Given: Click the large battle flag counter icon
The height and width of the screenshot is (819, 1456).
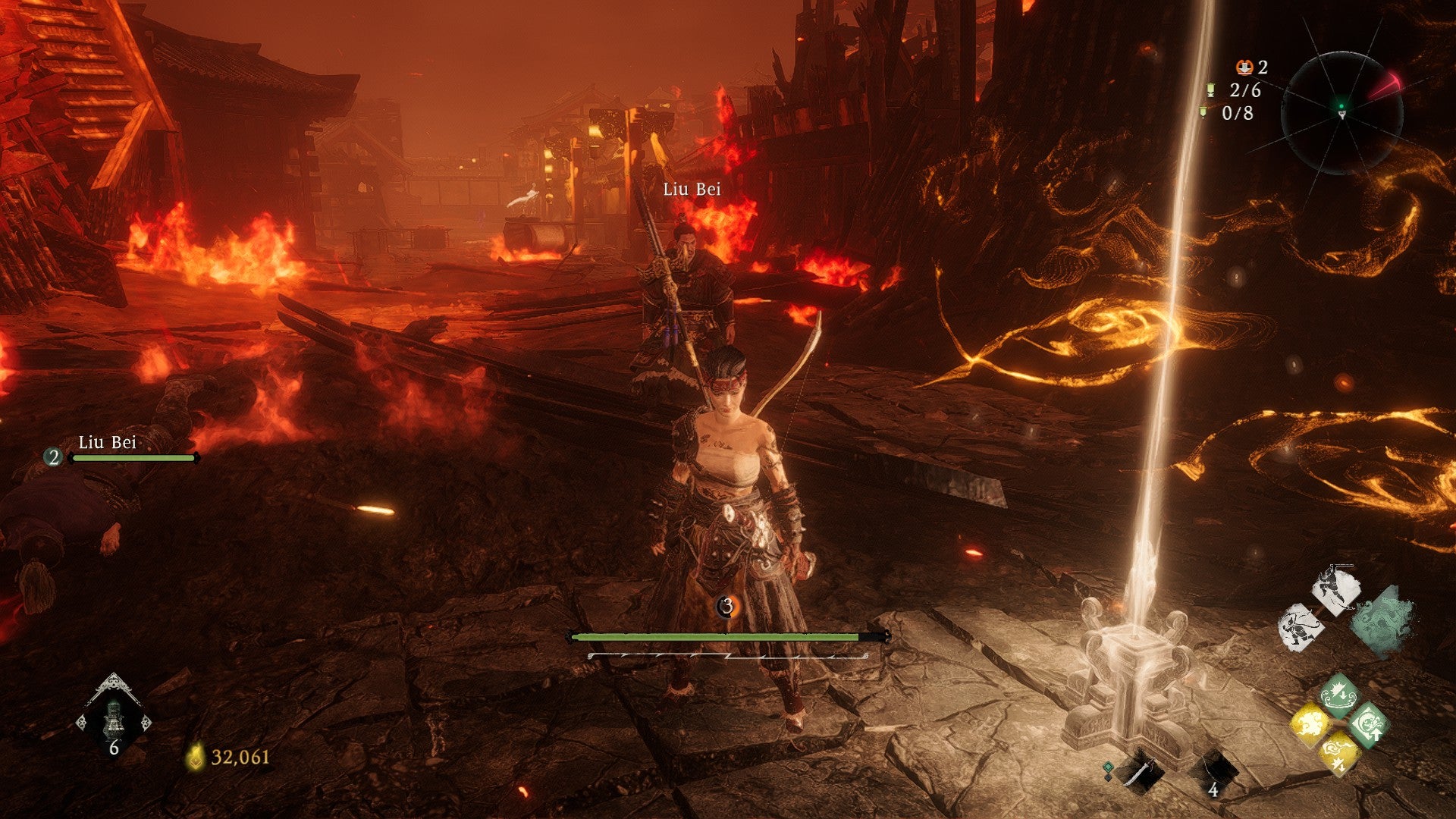Looking at the screenshot, I should (1211, 90).
